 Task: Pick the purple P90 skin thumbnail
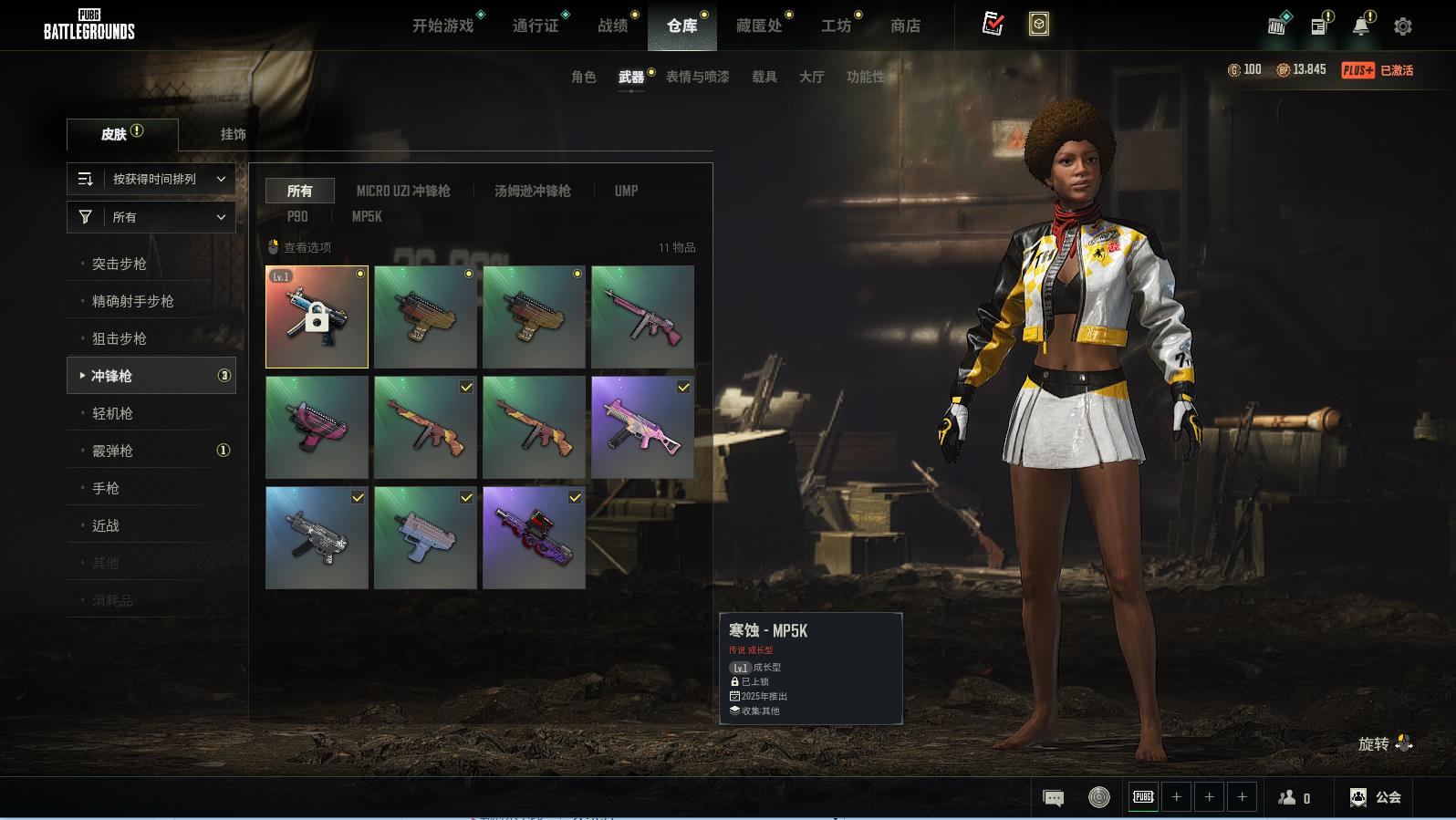pyautogui.click(x=534, y=537)
